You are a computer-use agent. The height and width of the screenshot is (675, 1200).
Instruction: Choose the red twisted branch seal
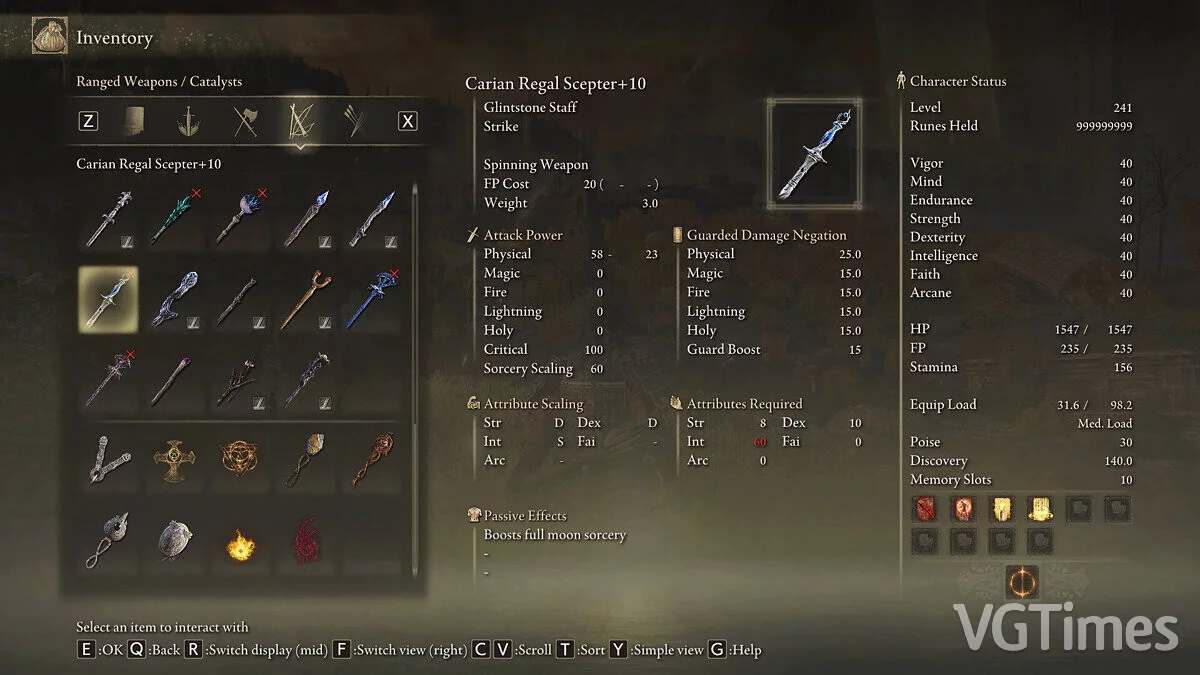coord(373,462)
